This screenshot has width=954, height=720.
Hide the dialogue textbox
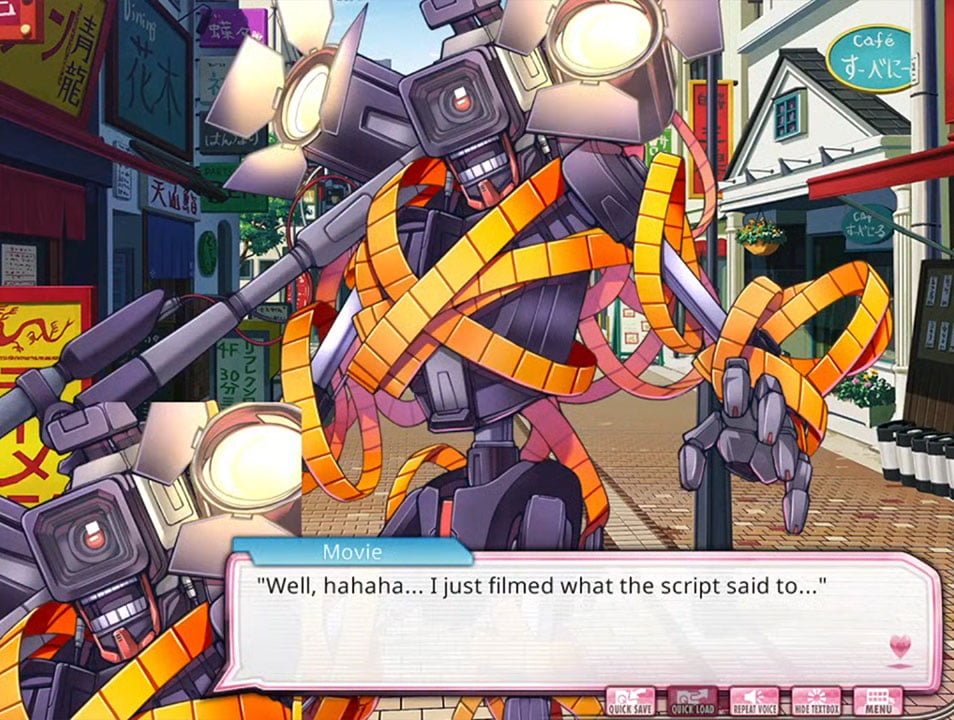pyautogui.click(x=816, y=700)
